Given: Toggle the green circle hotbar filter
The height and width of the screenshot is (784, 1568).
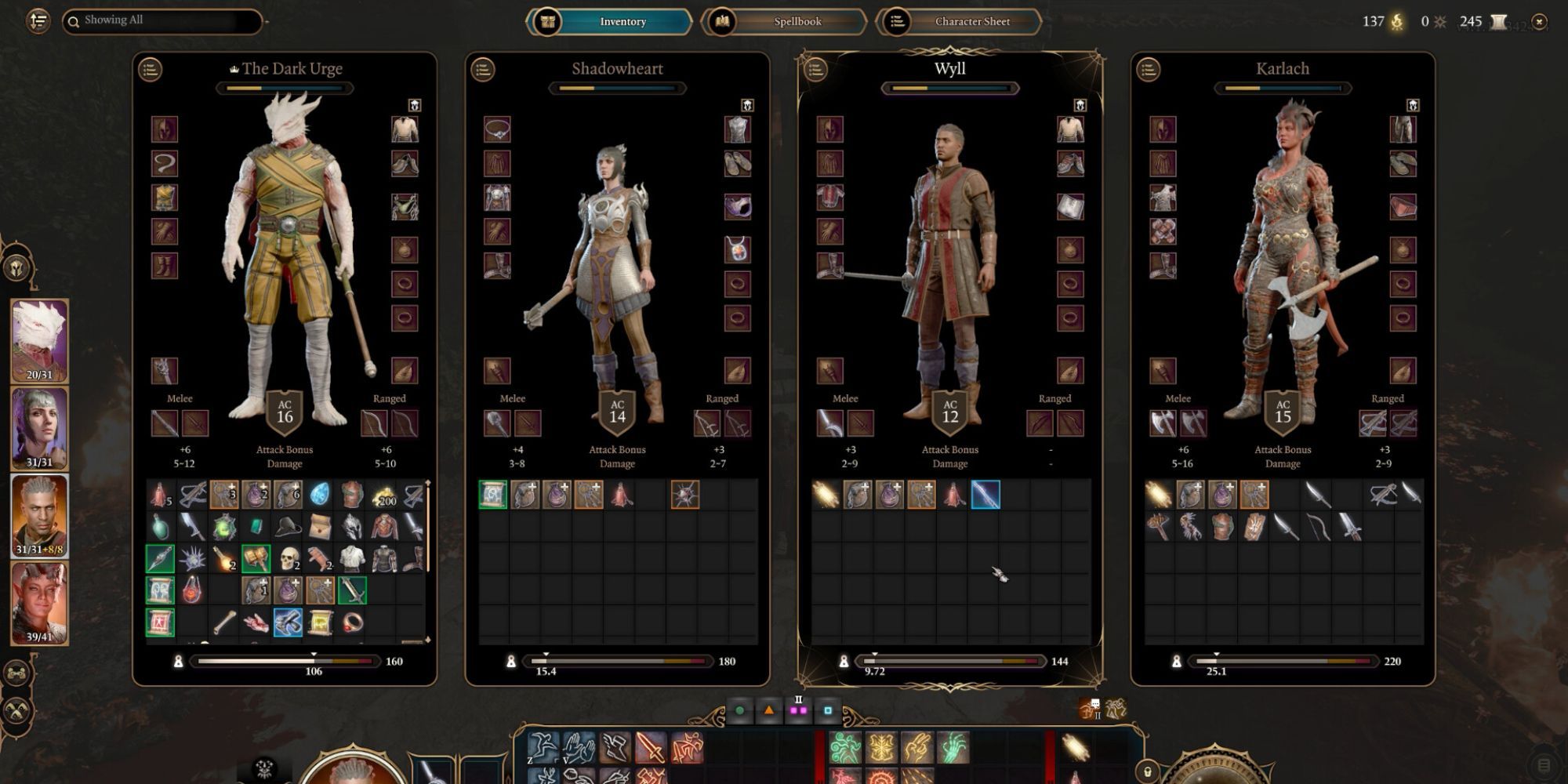Looking at the screenshot, I should pos(738,710).
